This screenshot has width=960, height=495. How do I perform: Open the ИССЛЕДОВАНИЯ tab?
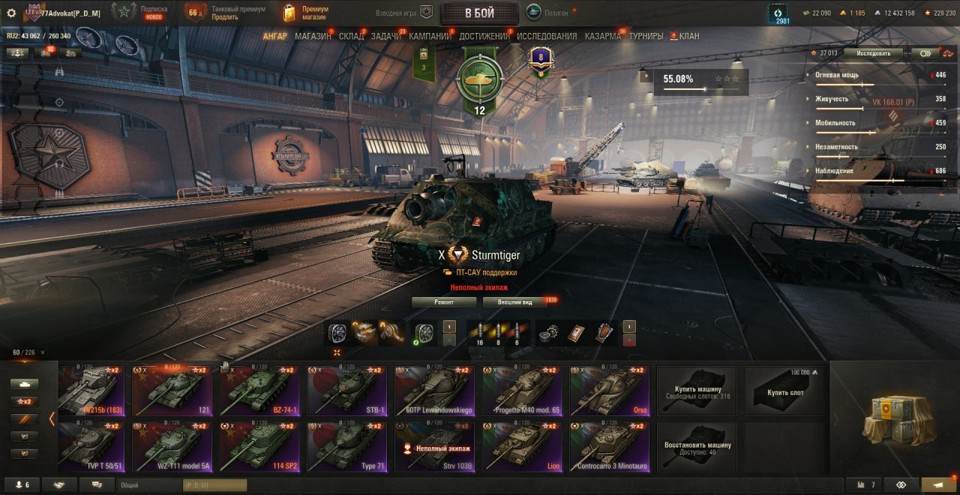[x=547, y=36]
